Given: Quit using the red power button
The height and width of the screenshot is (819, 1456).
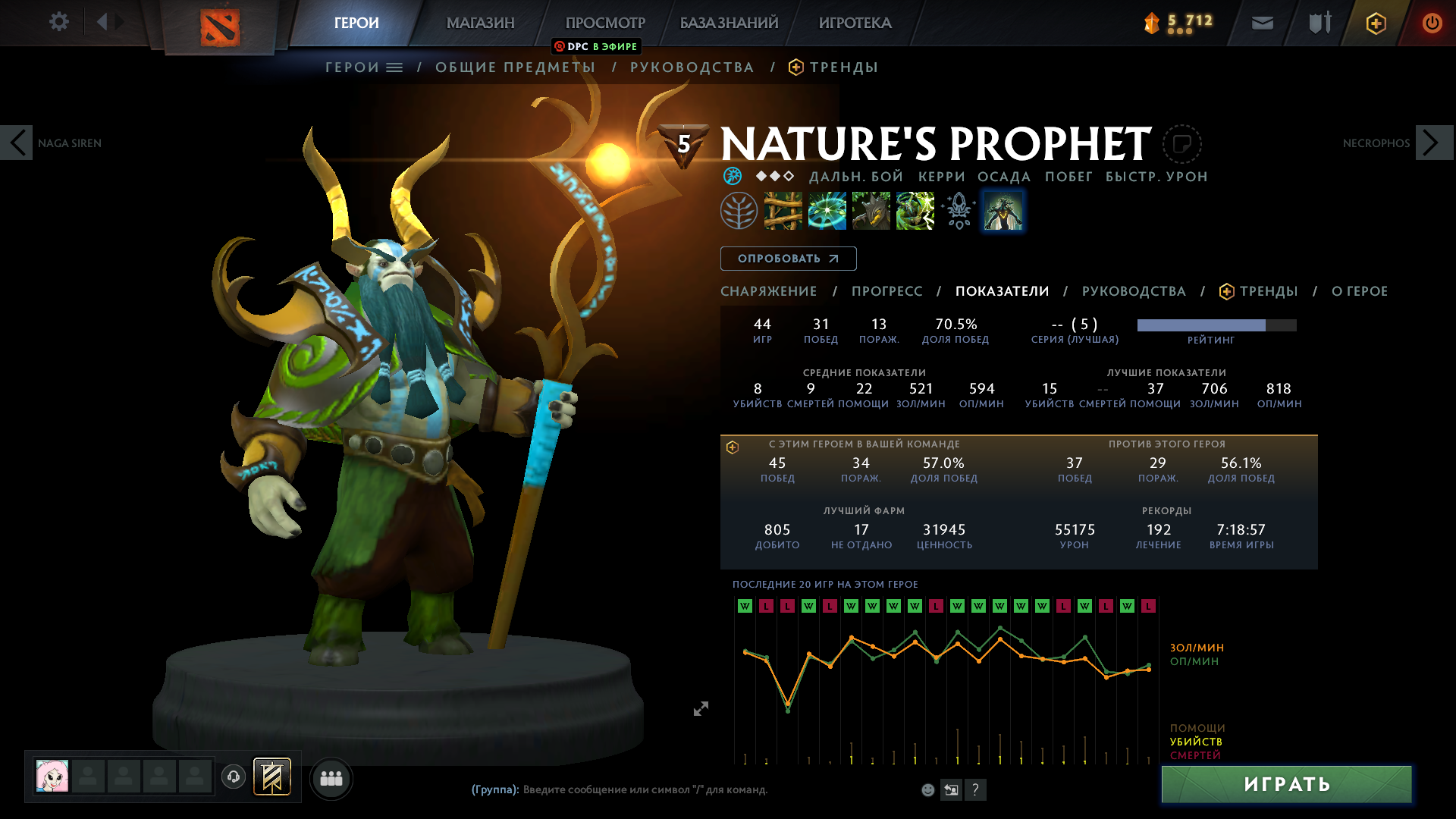Looking at the screenshot, I should pyautogui.click(x=1432, y=23).
